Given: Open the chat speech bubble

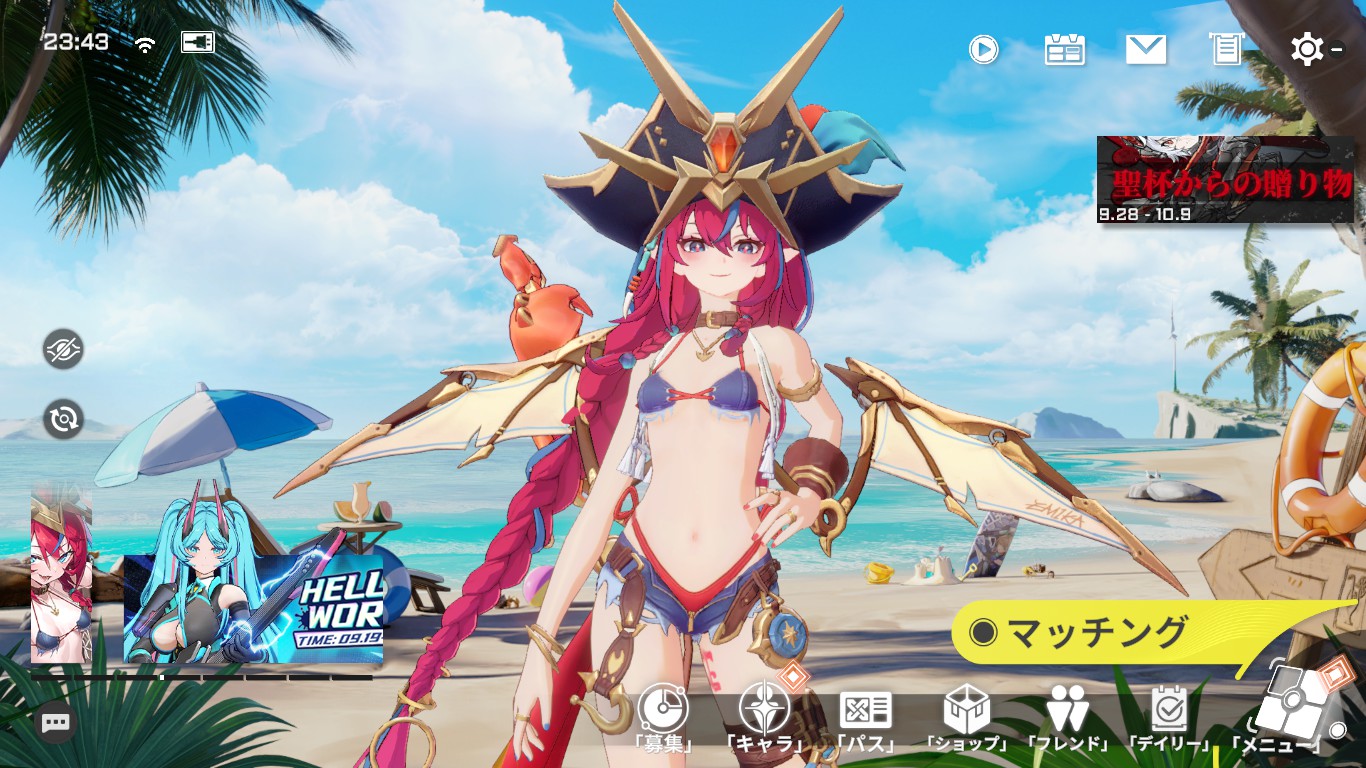Looking at the screenshot, I should pyautogui.click(x=56, y=722).
